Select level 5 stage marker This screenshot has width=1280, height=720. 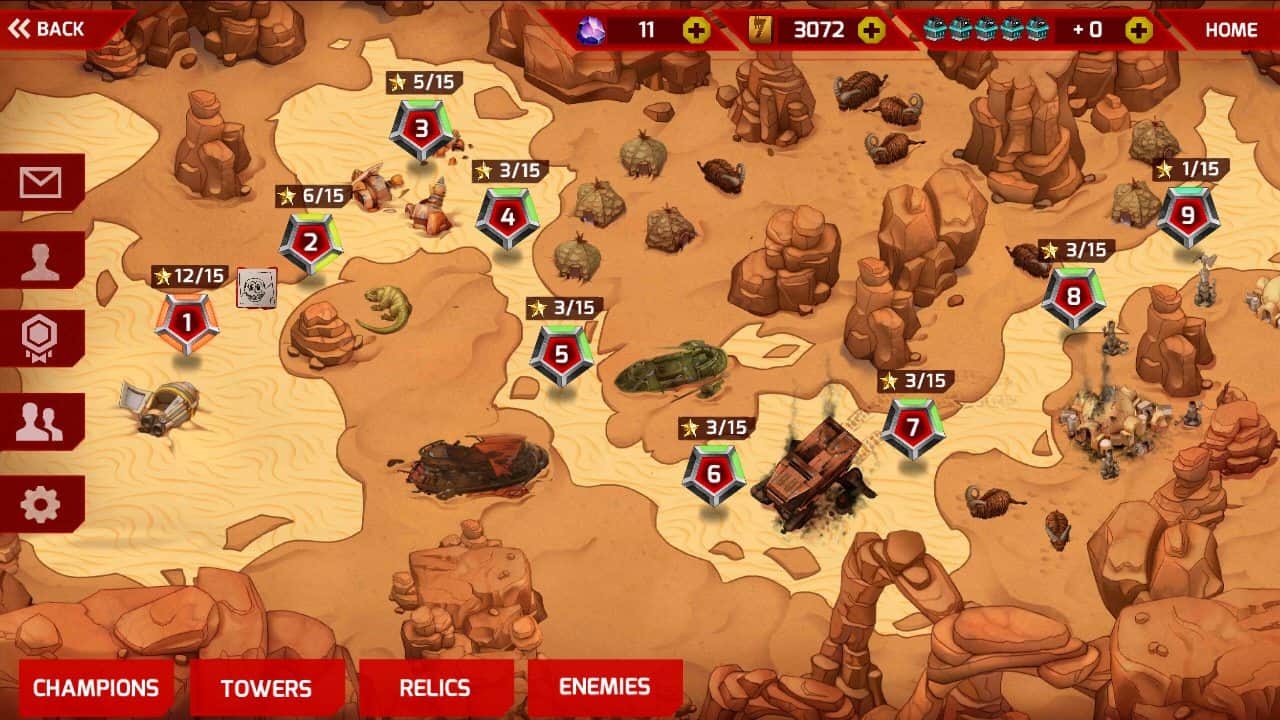point(561,354)
